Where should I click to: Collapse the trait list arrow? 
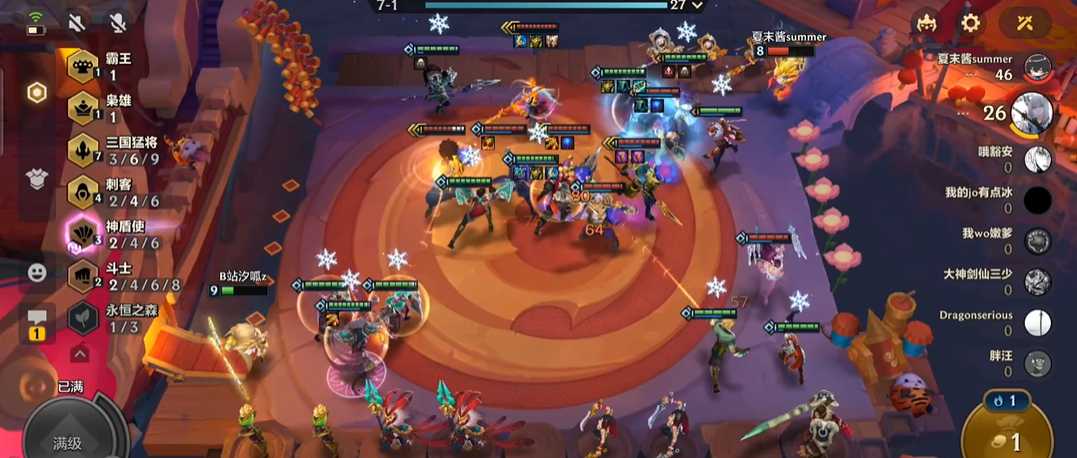pyautogui.click(x=80, y=353)
